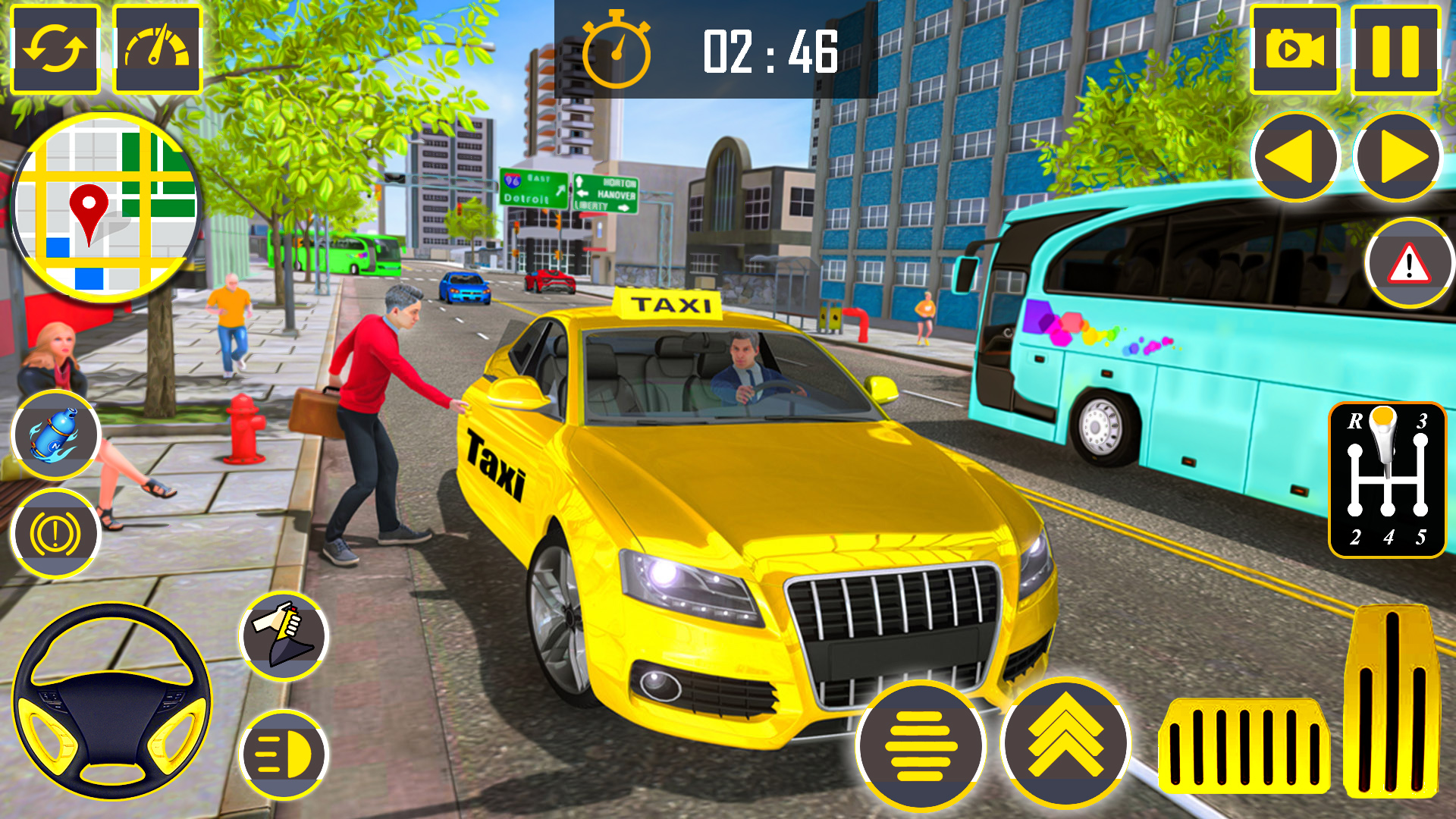Viewport: 1456px width, 819px height.
Task: Open the speedometer display
Action: pos(155,48)
